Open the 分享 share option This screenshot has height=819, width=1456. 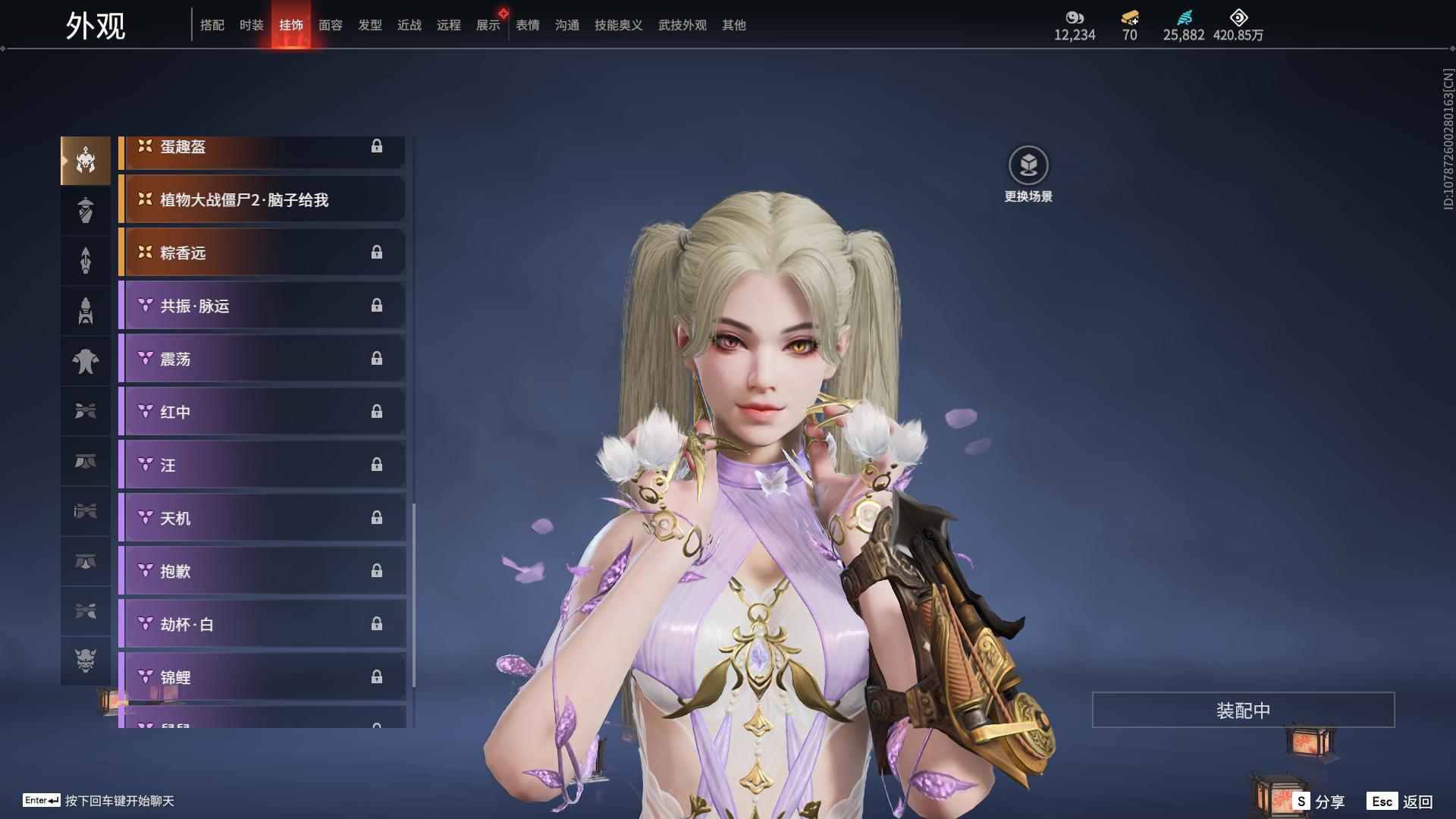coord(1319,801)
